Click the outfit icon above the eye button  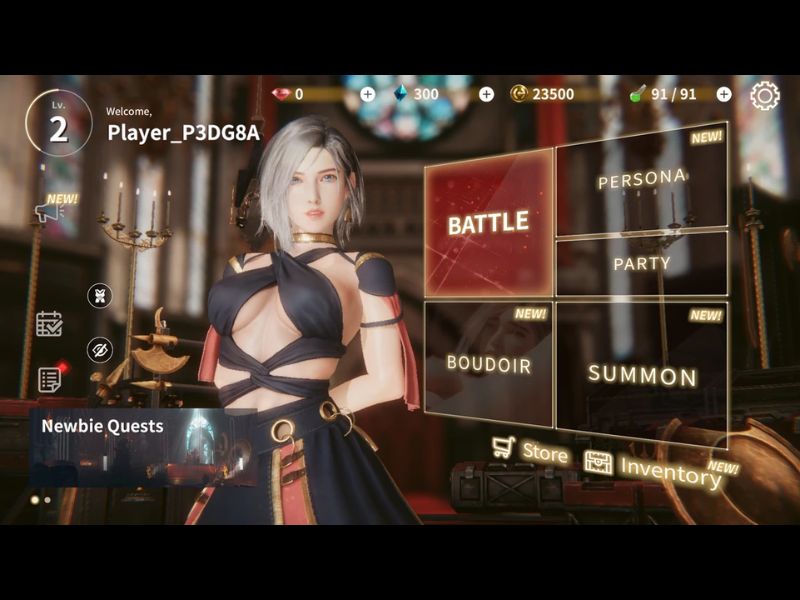100,296
